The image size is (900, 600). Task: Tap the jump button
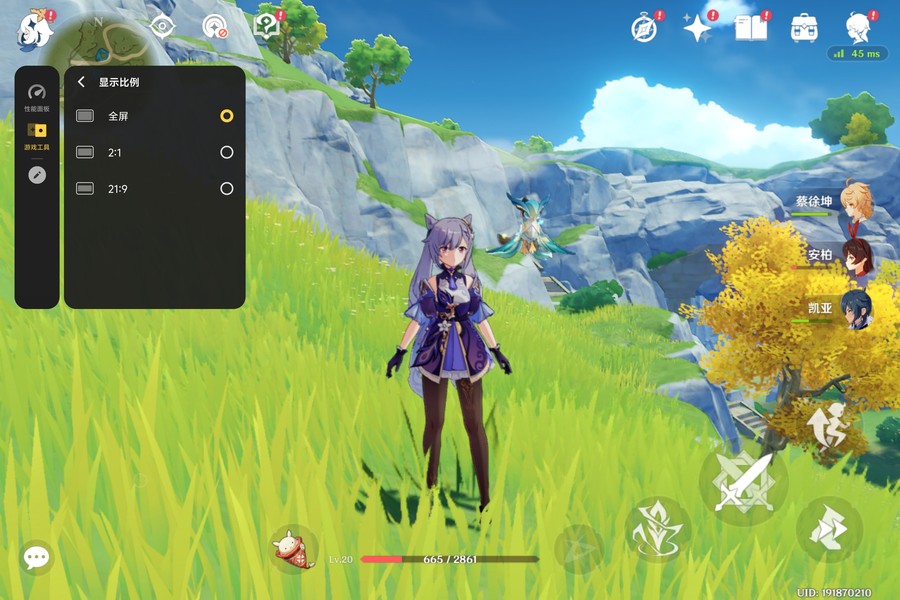pyautogui.click(x=829, y=427)
